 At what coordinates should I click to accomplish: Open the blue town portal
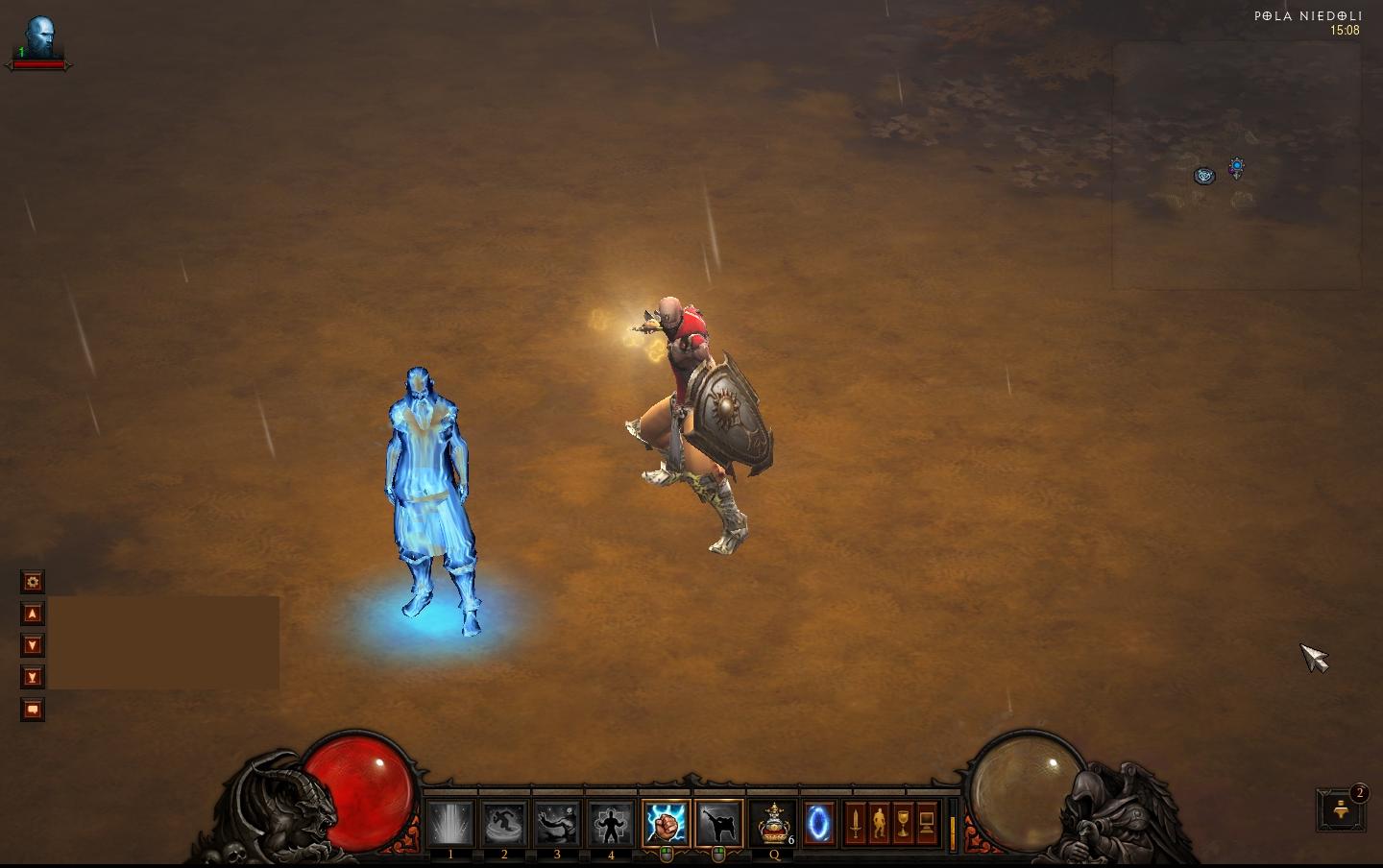818,824
